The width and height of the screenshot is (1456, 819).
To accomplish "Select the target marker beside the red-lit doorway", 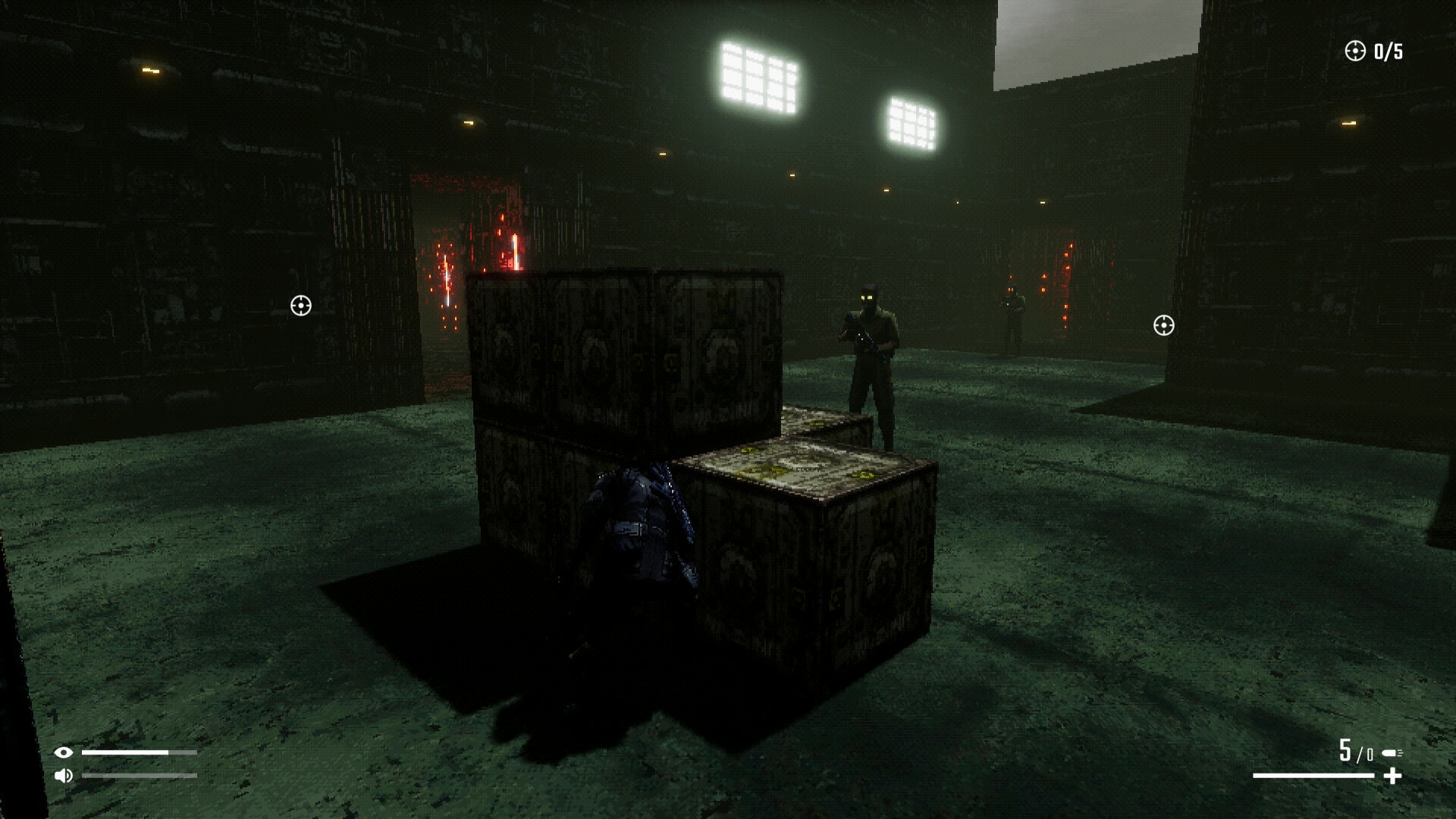I will pyautogui.click(x=301, y=306).
